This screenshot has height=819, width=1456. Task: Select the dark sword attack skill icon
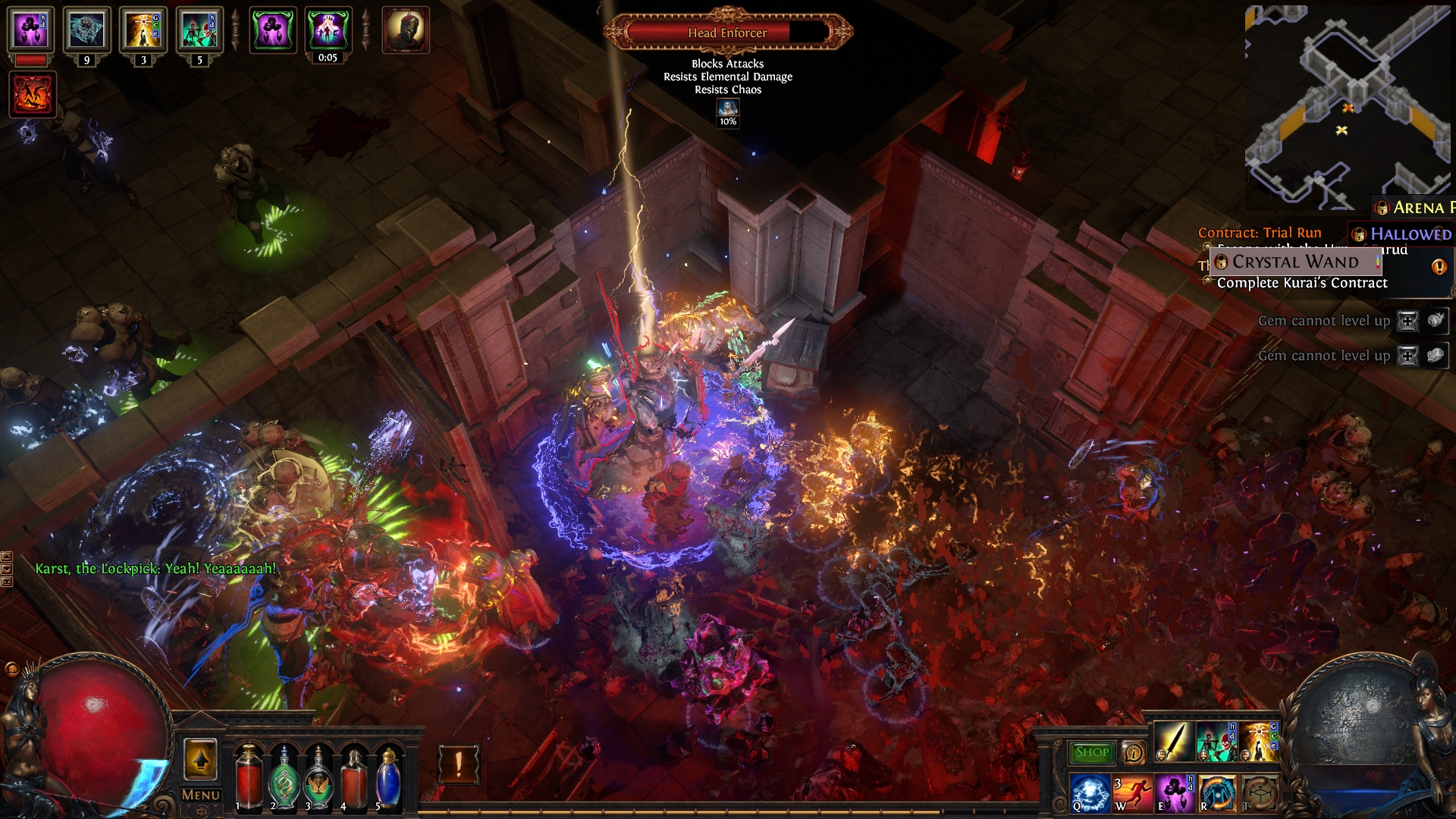point(1173,742)
